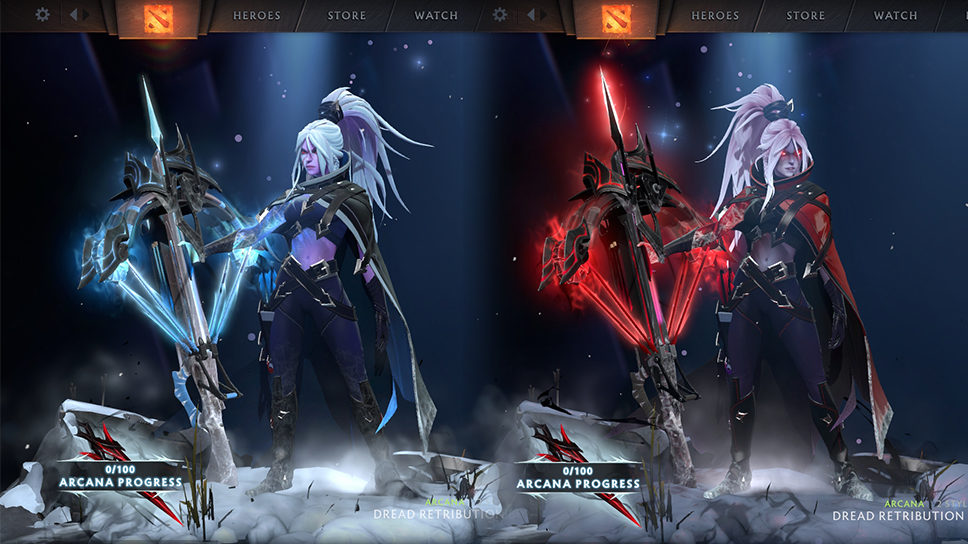Open Heroes tab above the blue Drow Ranger
The height and width of the screenshot is (544, 968).
pos(257,15)
